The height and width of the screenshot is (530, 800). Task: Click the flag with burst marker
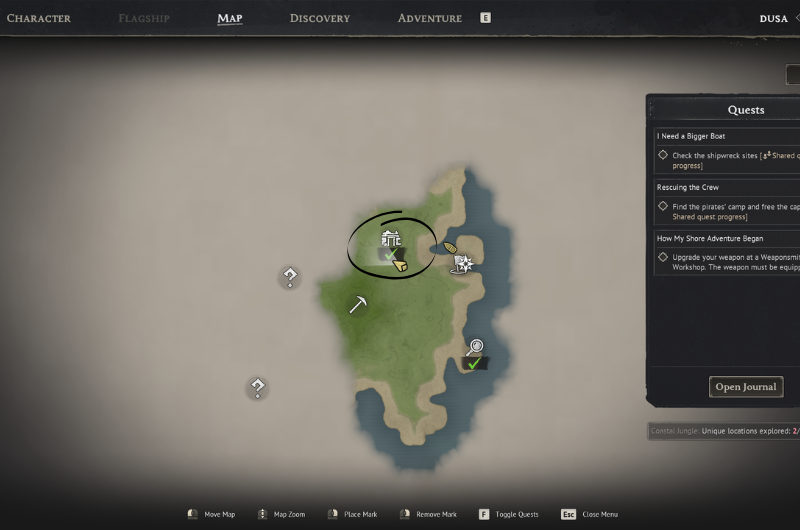(x=463, y=263)
